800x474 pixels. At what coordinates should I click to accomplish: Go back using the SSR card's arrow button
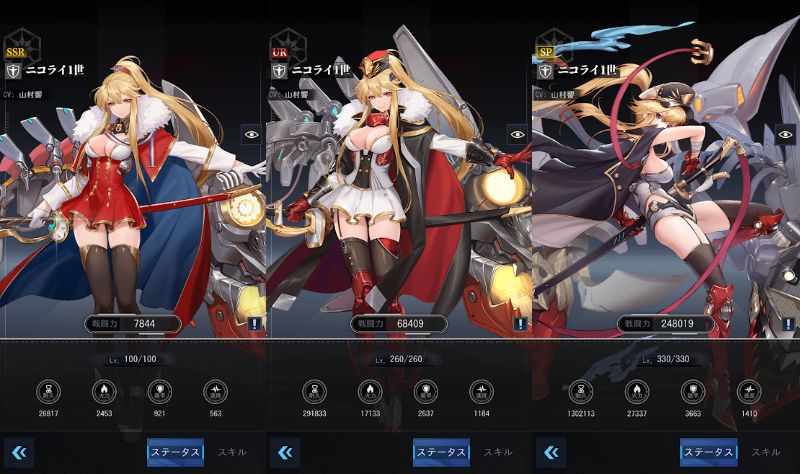coord(18,452)
